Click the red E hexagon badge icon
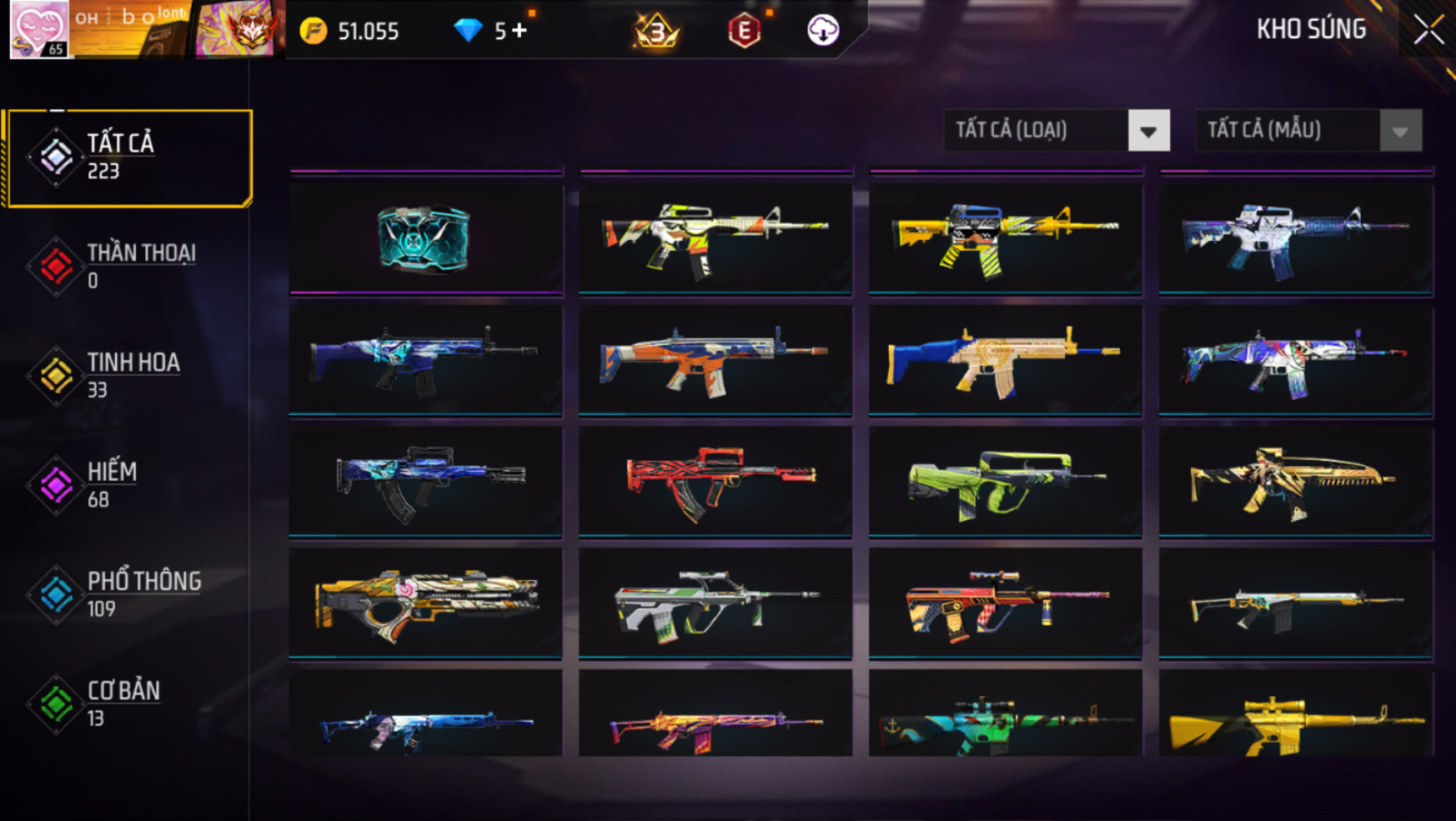The width and height of the screenshot is (1456, 821). (x=744, y=31)
